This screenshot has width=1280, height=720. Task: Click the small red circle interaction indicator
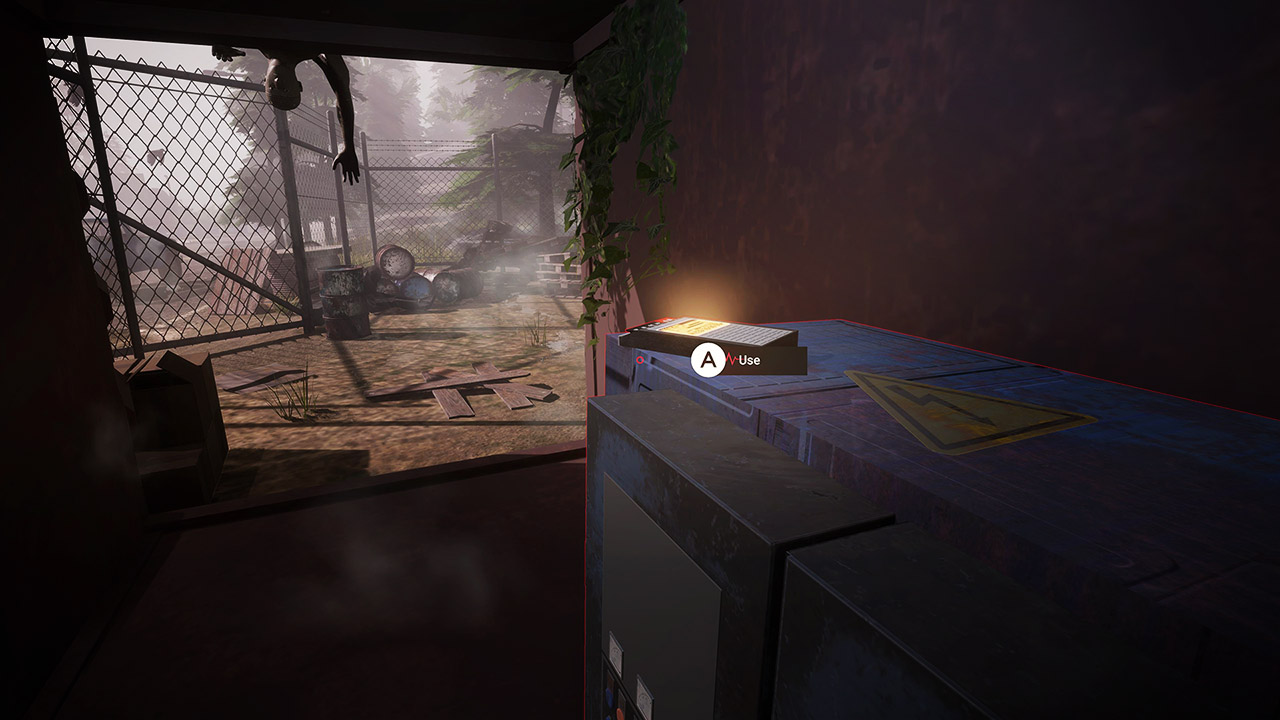(x=640, y=360)
